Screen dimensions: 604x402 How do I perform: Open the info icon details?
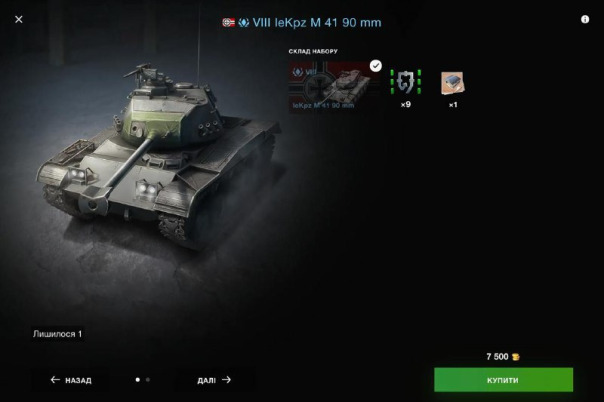click(585, 19)
